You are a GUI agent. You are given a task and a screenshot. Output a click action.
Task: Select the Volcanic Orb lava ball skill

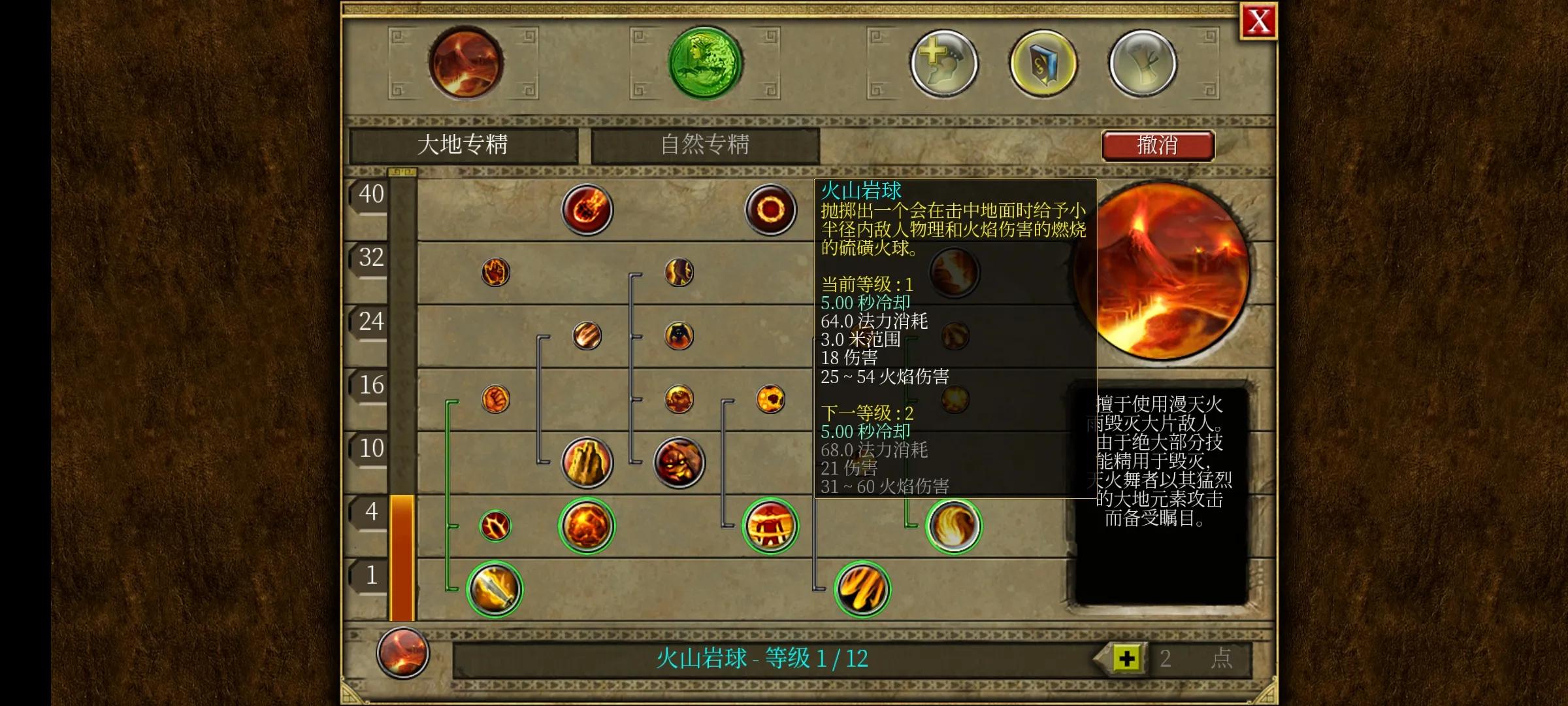585,526
